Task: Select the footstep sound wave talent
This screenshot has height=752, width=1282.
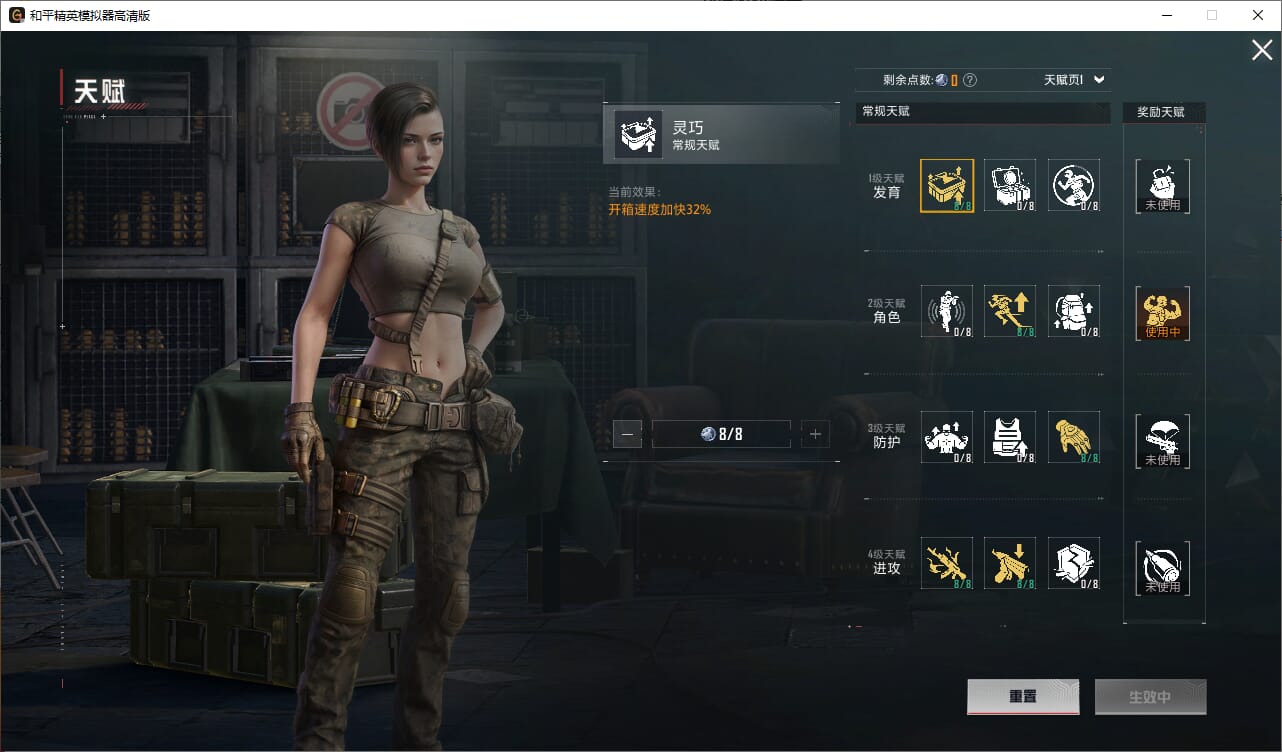Action: coord(946,311)
